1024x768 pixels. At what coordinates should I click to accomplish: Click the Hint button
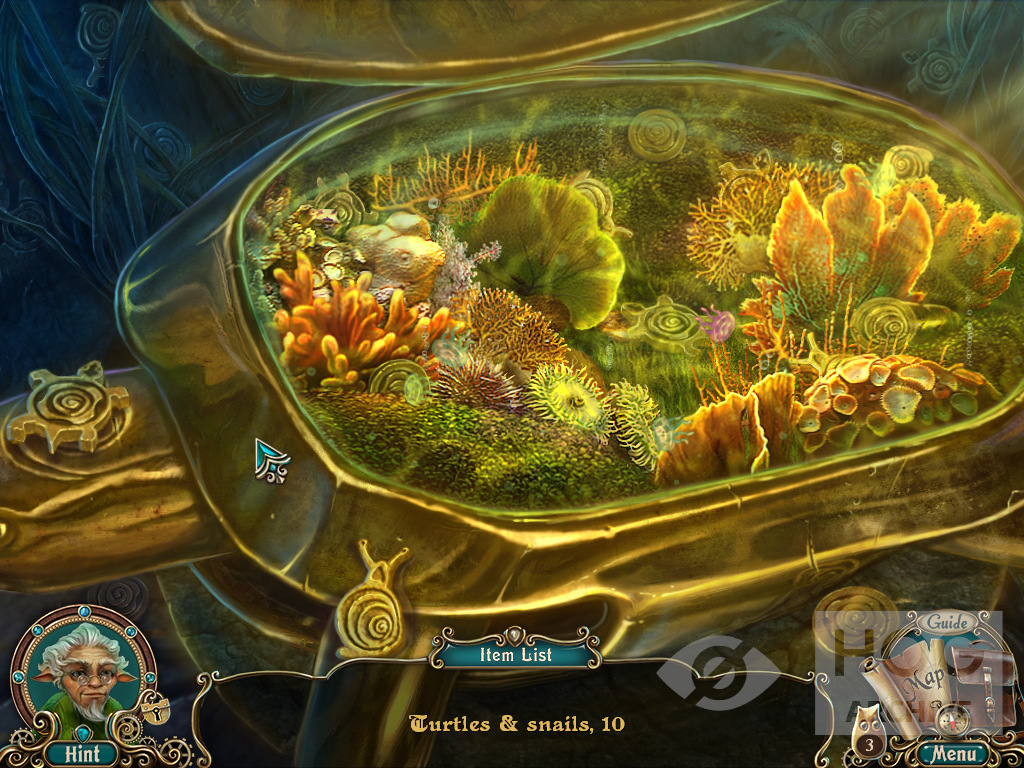point(79,753)
